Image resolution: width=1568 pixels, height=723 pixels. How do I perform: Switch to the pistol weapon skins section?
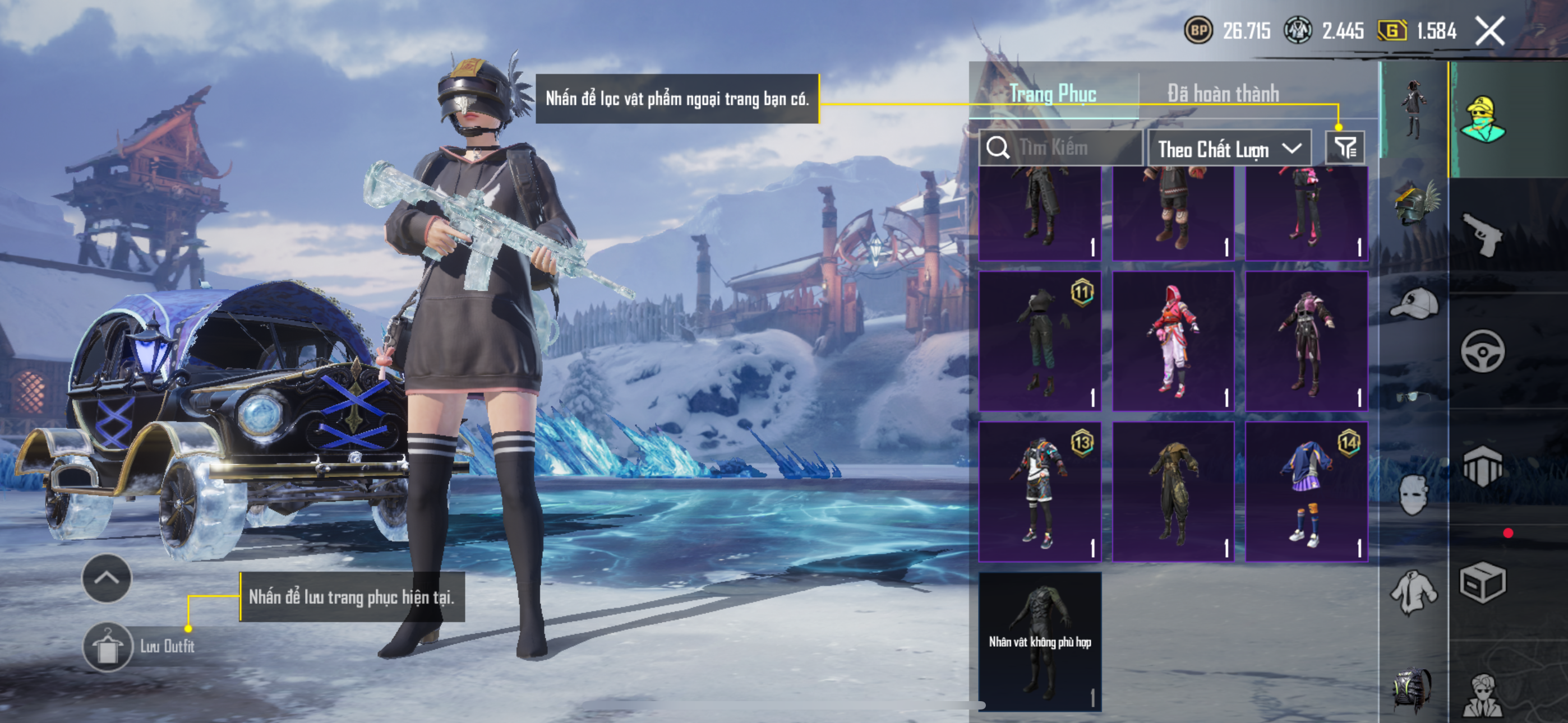(1482, 235)
